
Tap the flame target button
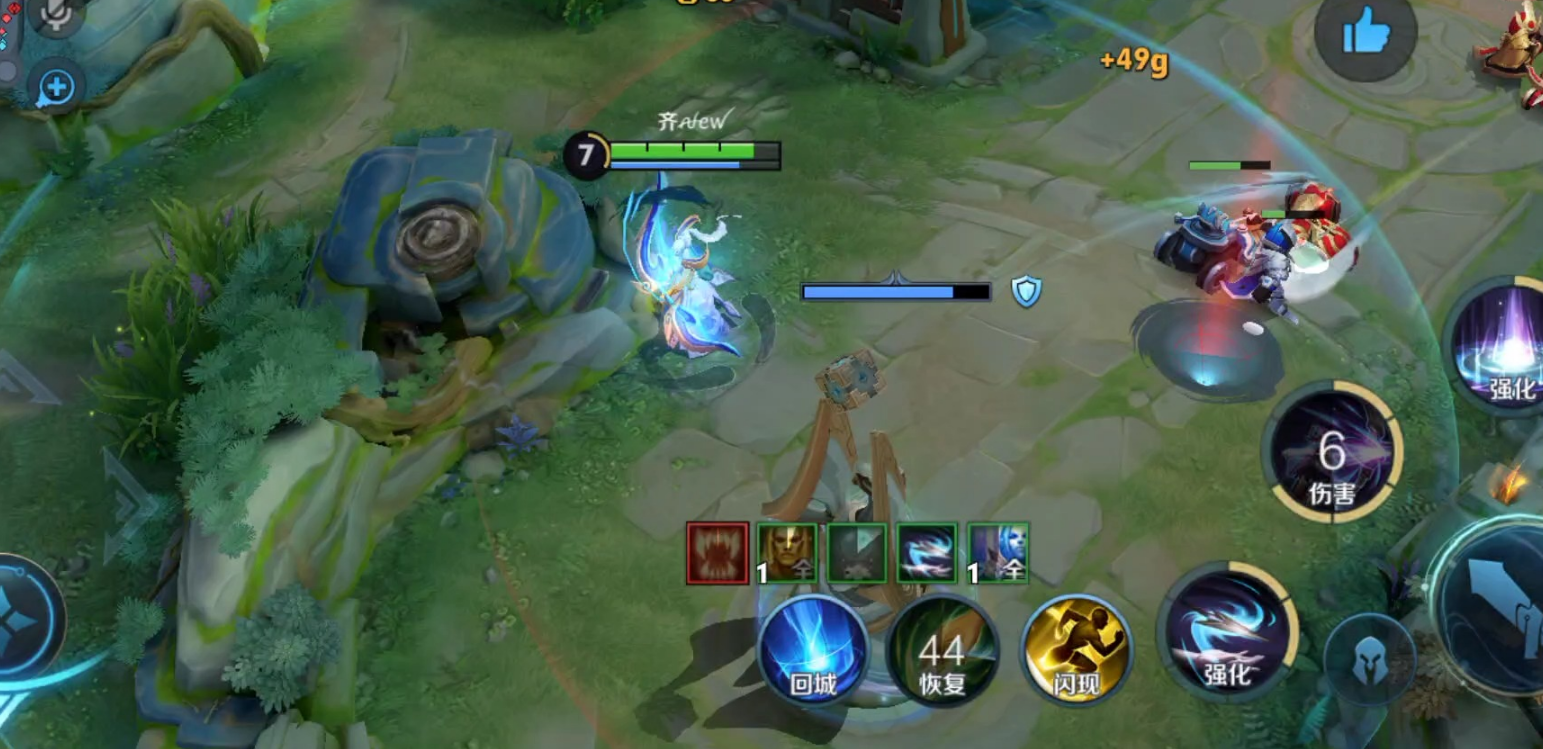pyautogui.click(x=1509, y=486)
